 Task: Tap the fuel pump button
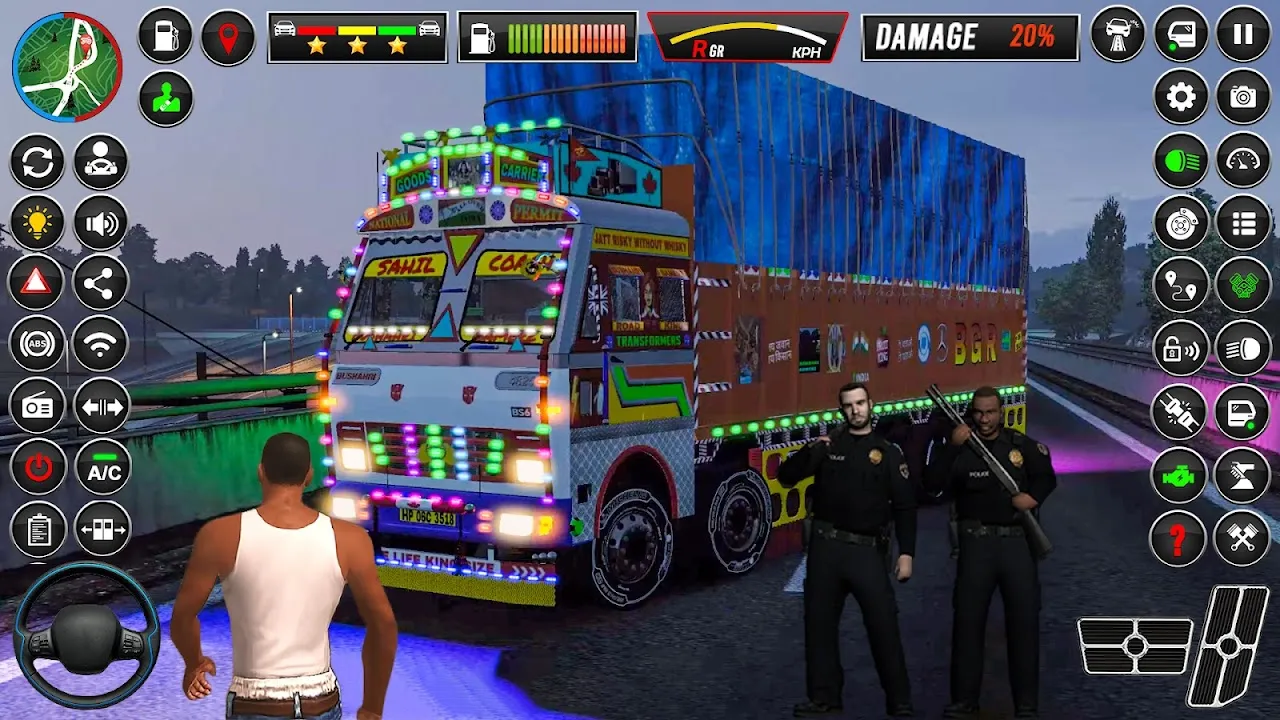tap(165, 37)
